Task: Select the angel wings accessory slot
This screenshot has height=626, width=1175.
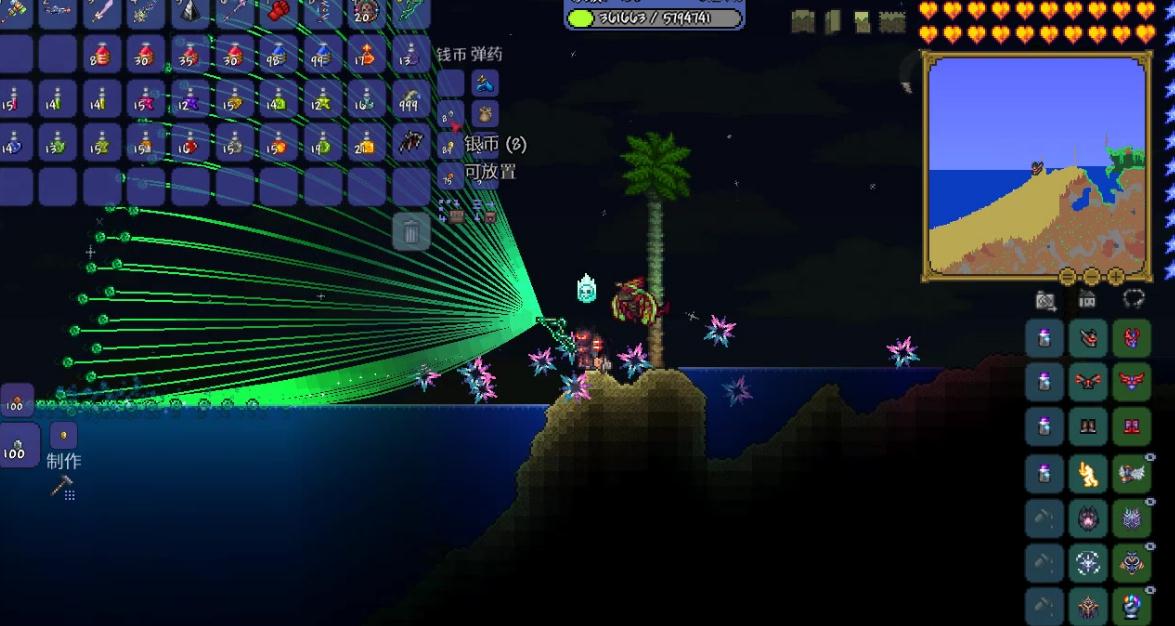Action: point(1131,472)
